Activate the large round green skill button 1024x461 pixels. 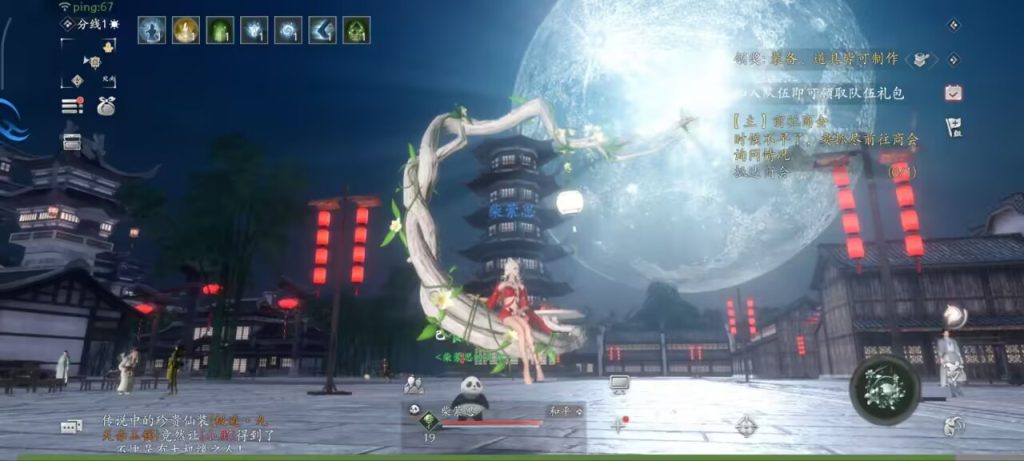pos(884,389)
